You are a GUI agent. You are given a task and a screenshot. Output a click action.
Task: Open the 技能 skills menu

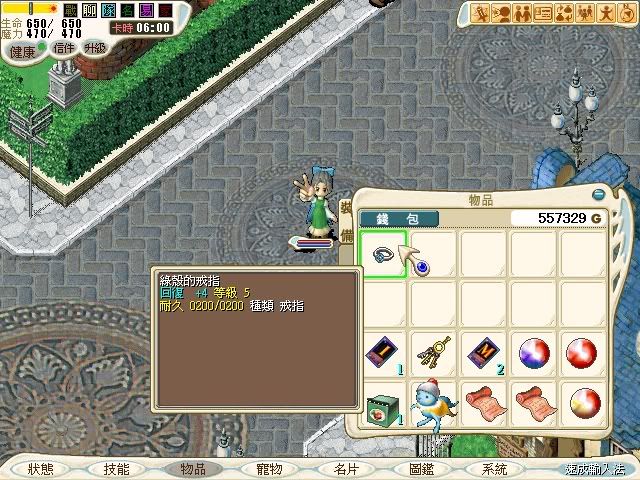click(116, 468)
